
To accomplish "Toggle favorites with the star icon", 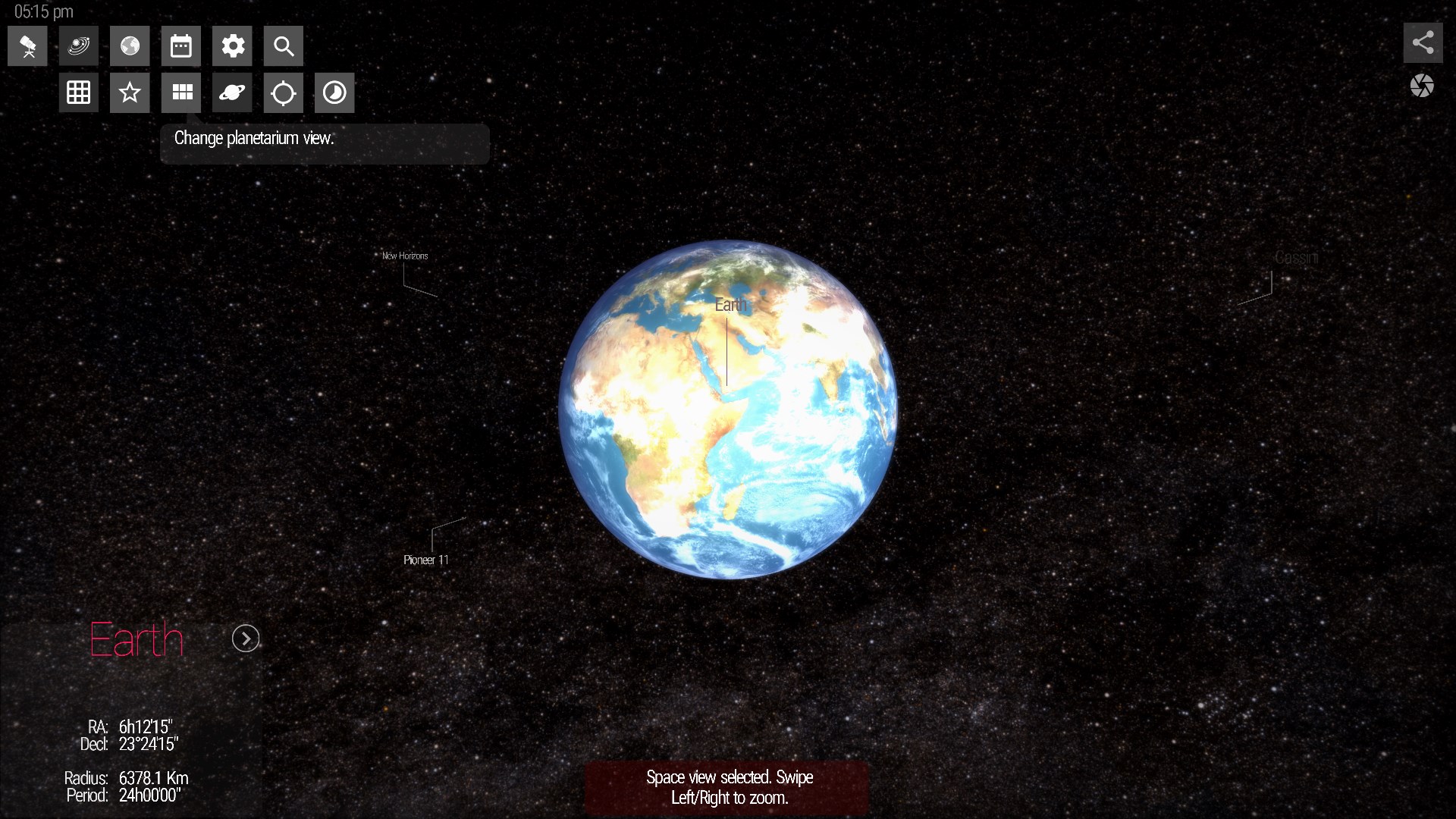I will (130, 93).
